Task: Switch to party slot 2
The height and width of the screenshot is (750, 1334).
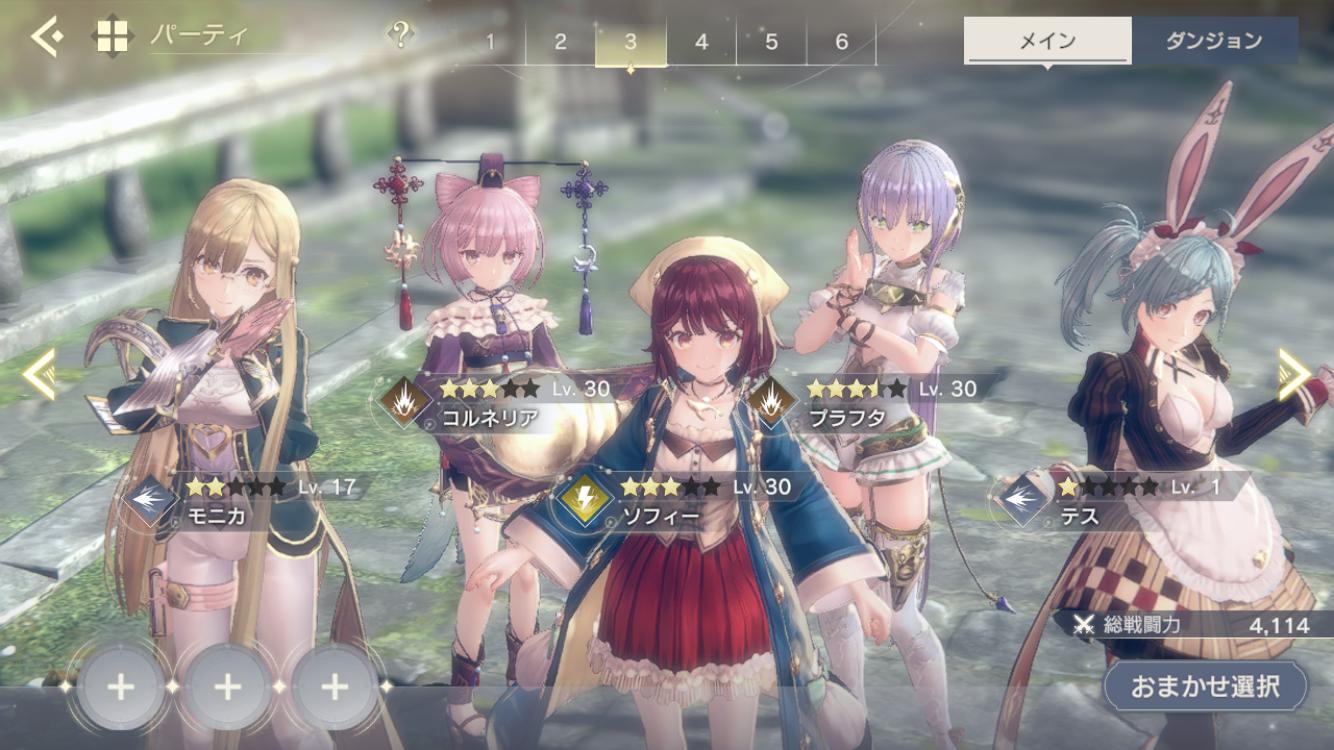Action: pos(560,42)
